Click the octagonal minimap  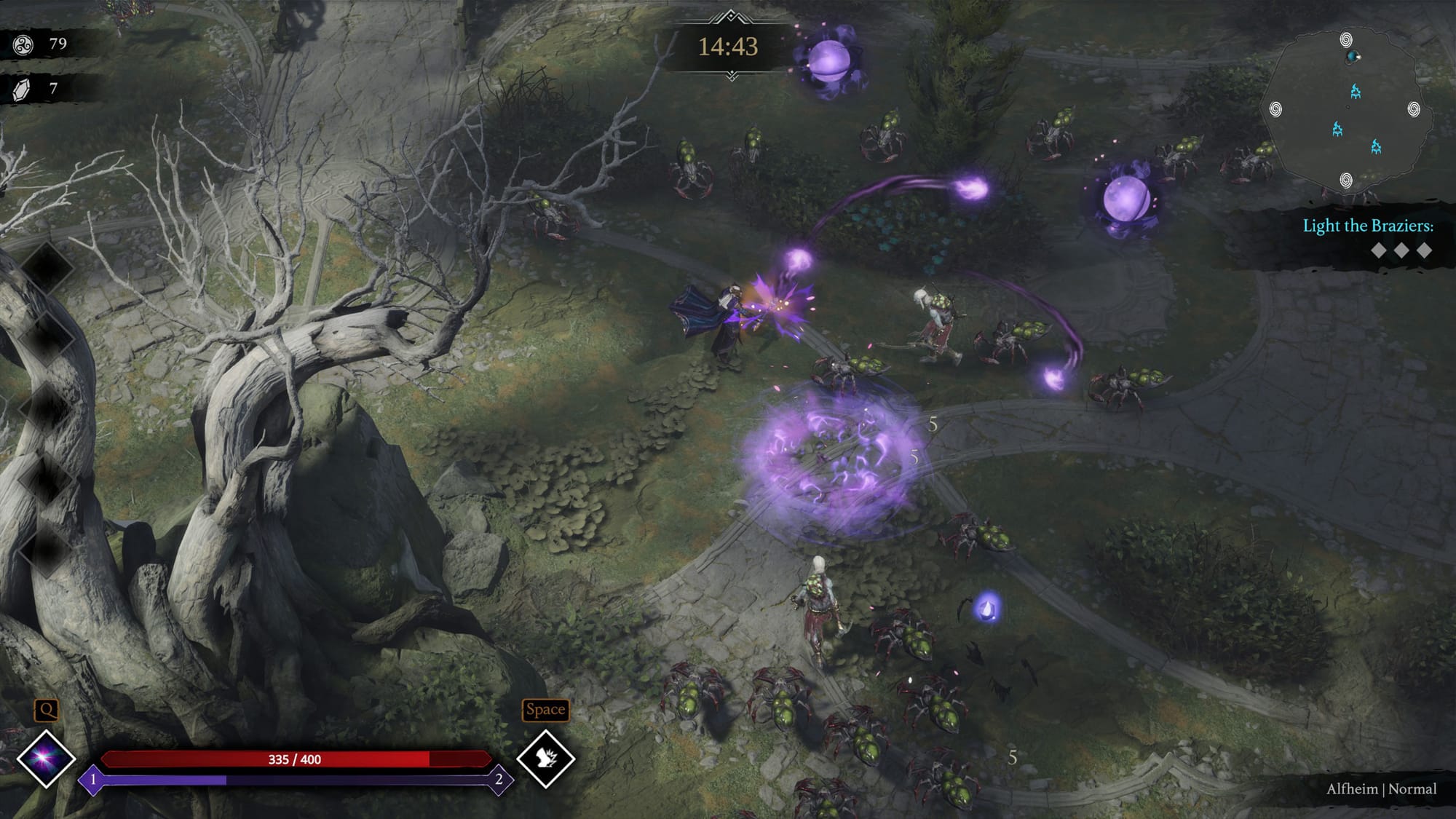[x=1345, y=109]
